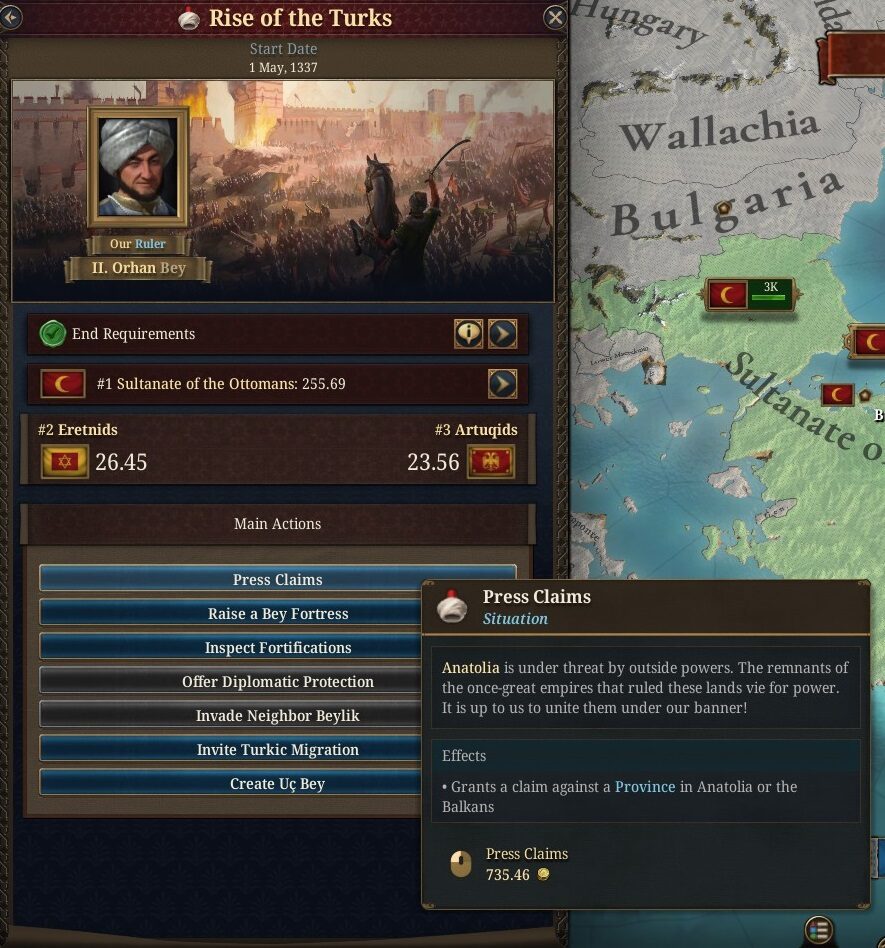This screenshot has width=885, height=948.
Task: Choose Inspect Fortifications
Action: (230, 648)
